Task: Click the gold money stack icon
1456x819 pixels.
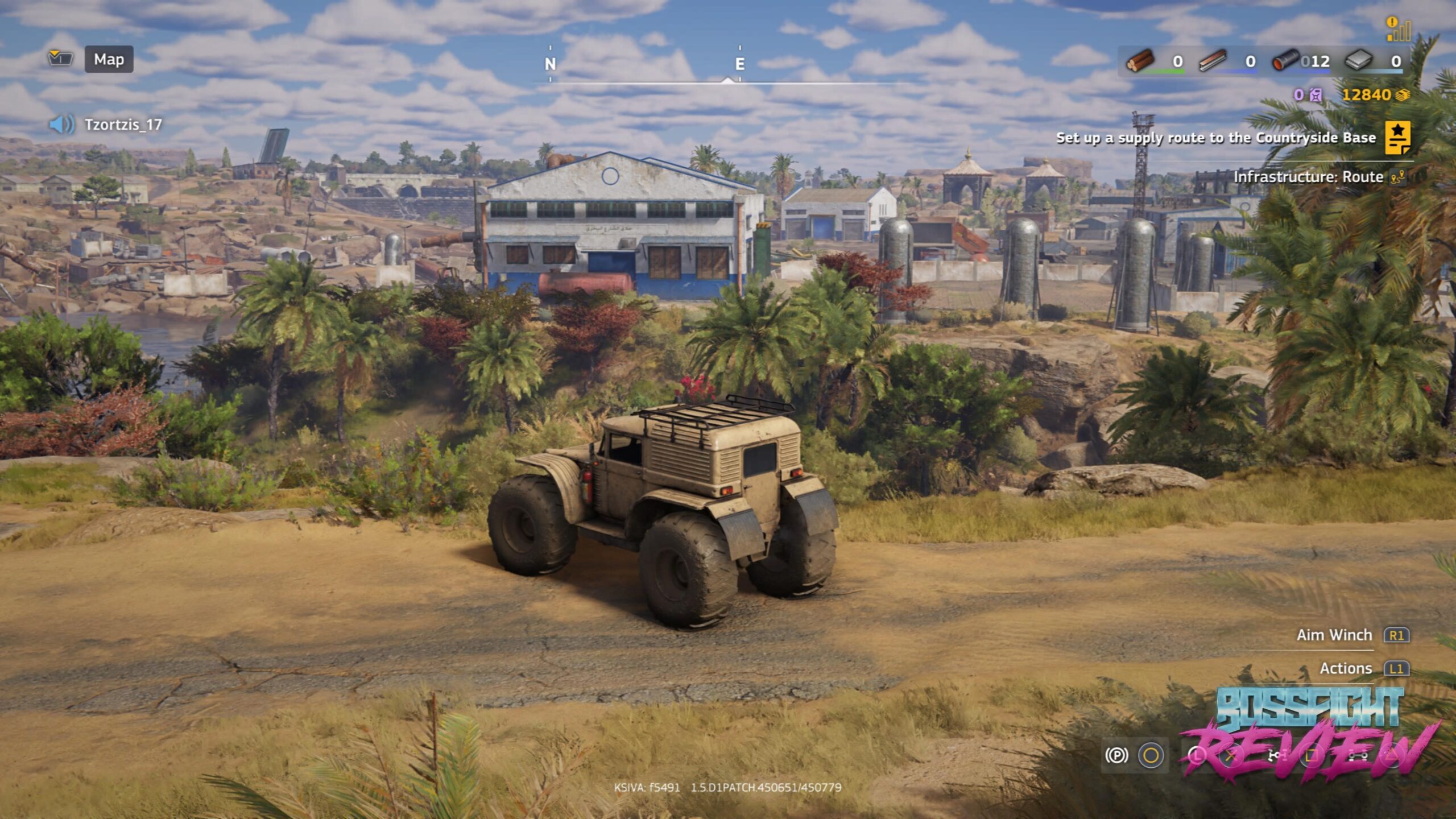Action: click(1403, 95)
